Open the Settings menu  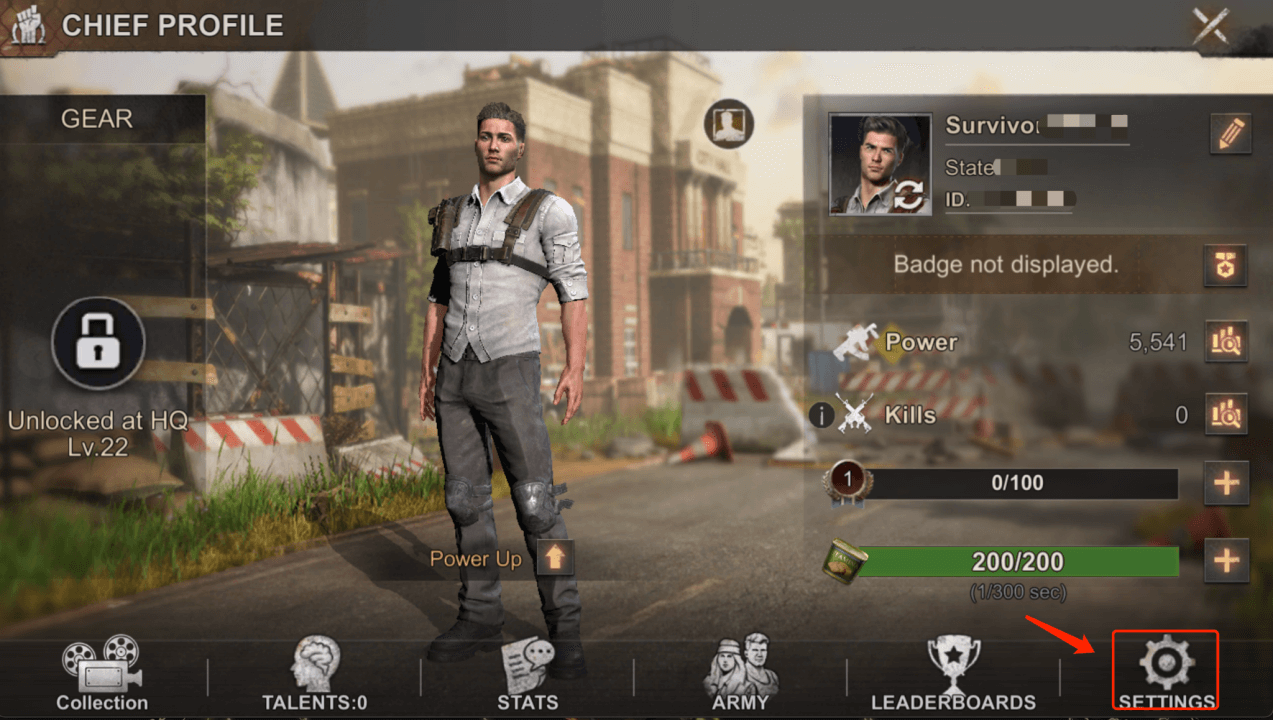[x=1166, y=672]
